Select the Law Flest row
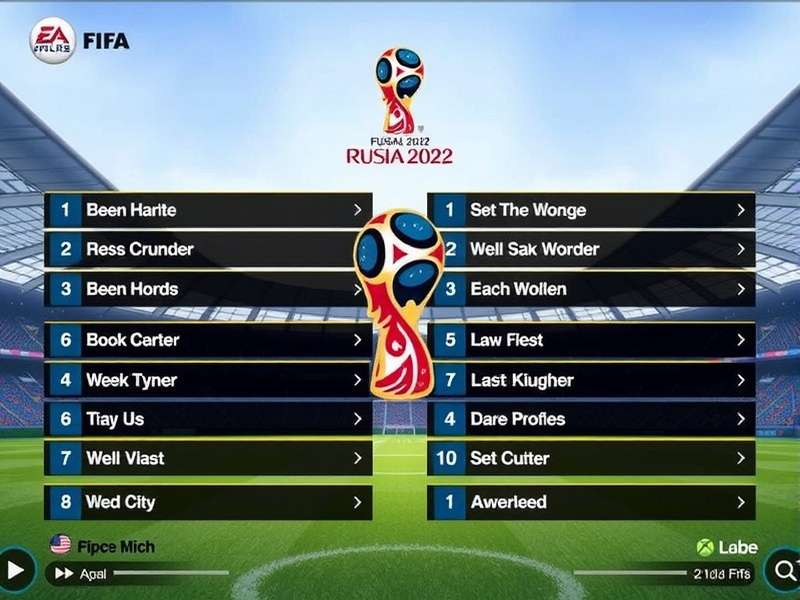This screenshot has height=600, width=800. (592, 340)
